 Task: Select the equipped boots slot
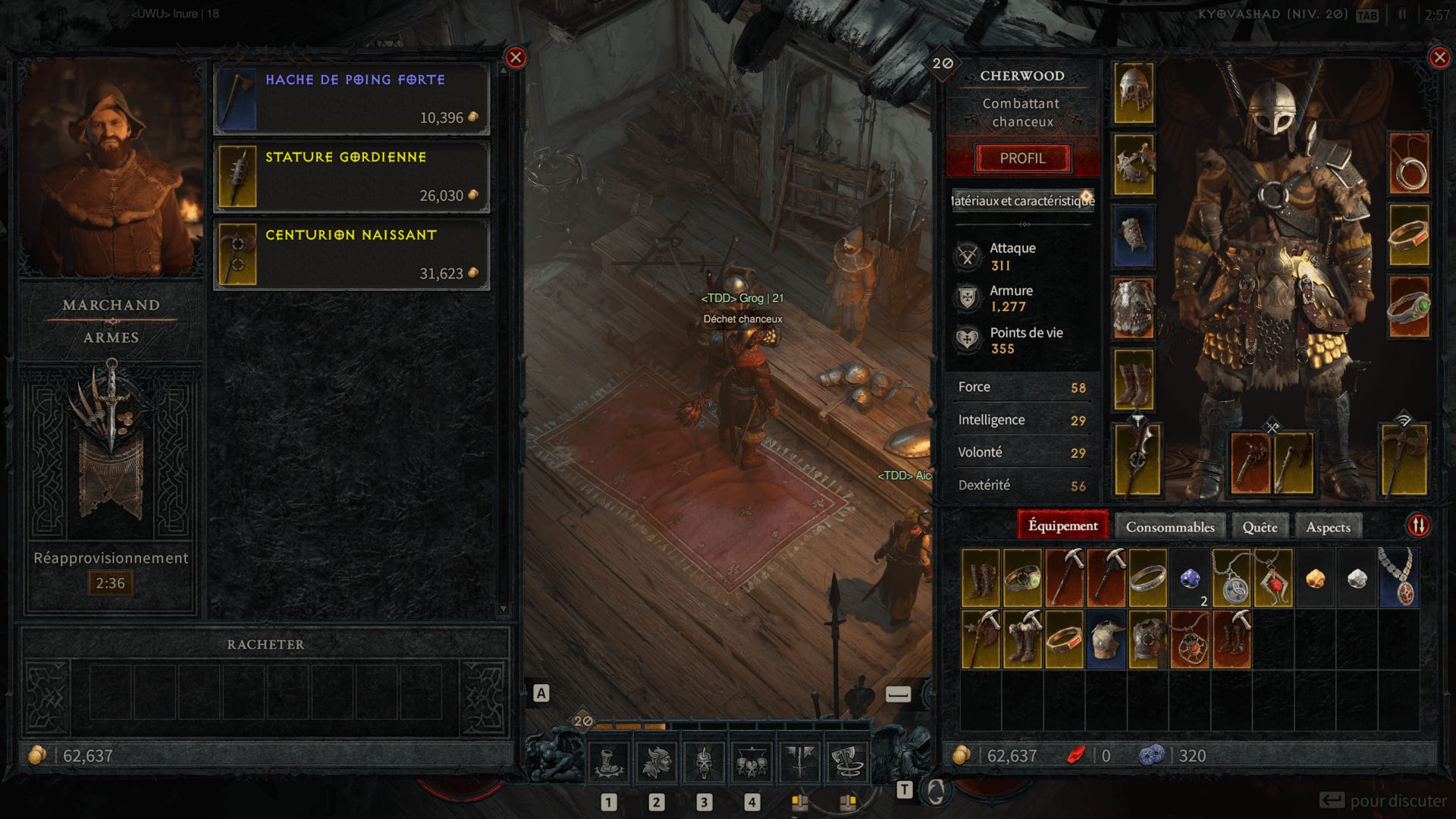pyautogui.click(x=1134, y=380)
